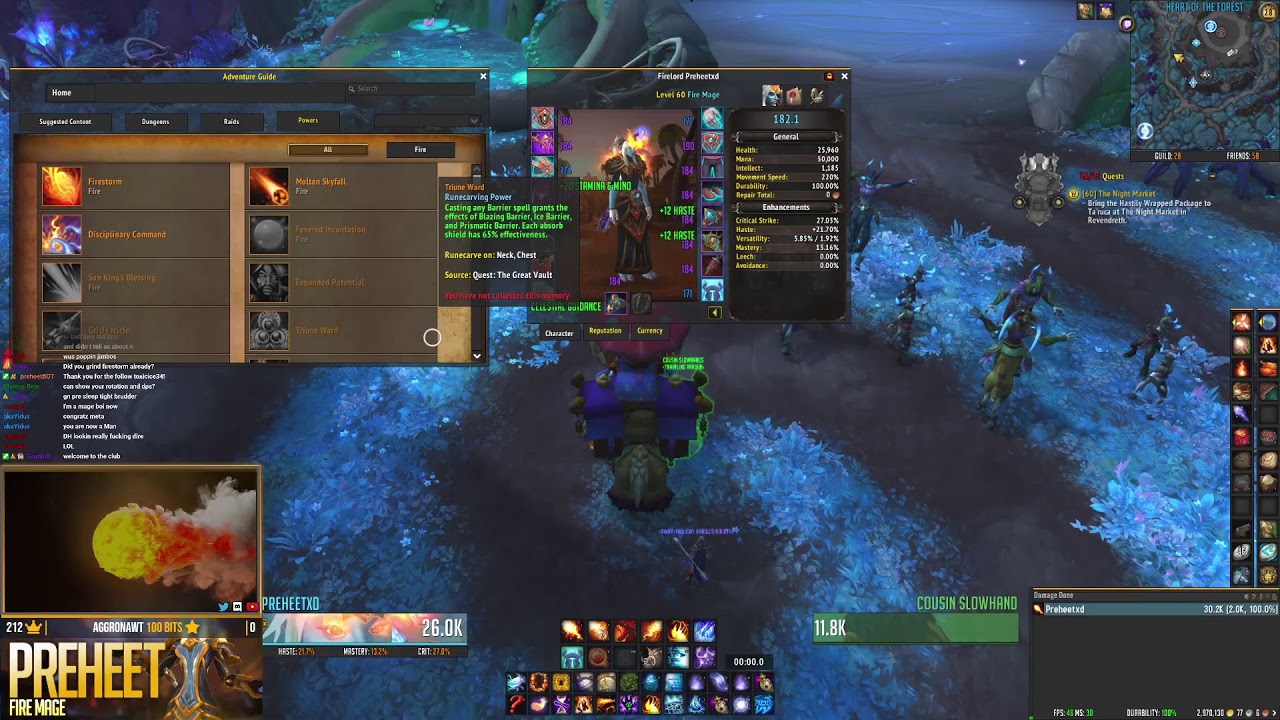Switch to the Reputation tab
Viewport: 1280px width, 720px height.
[x=604, y=331]
